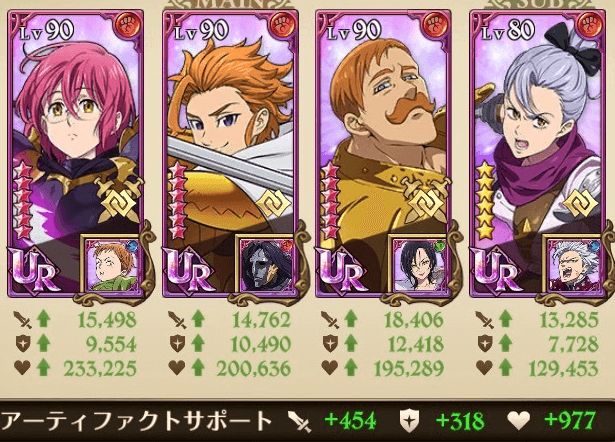Tap the white-haired man association portrait
The image size is (615, 442).
click(x=570, y=266)
